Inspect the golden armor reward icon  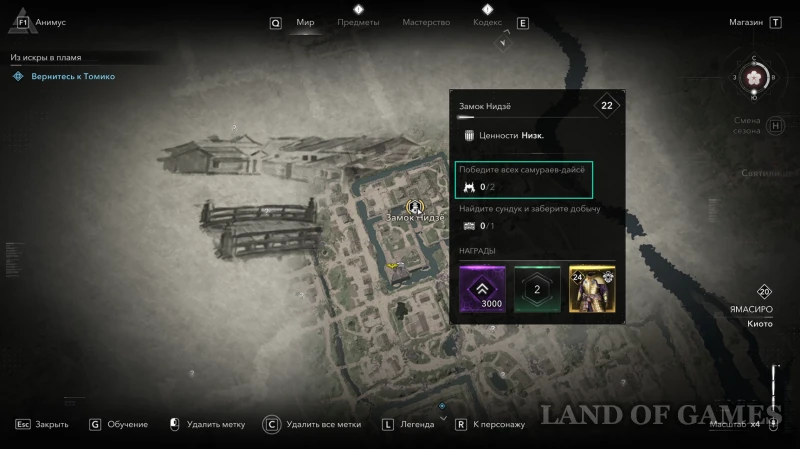591,290
